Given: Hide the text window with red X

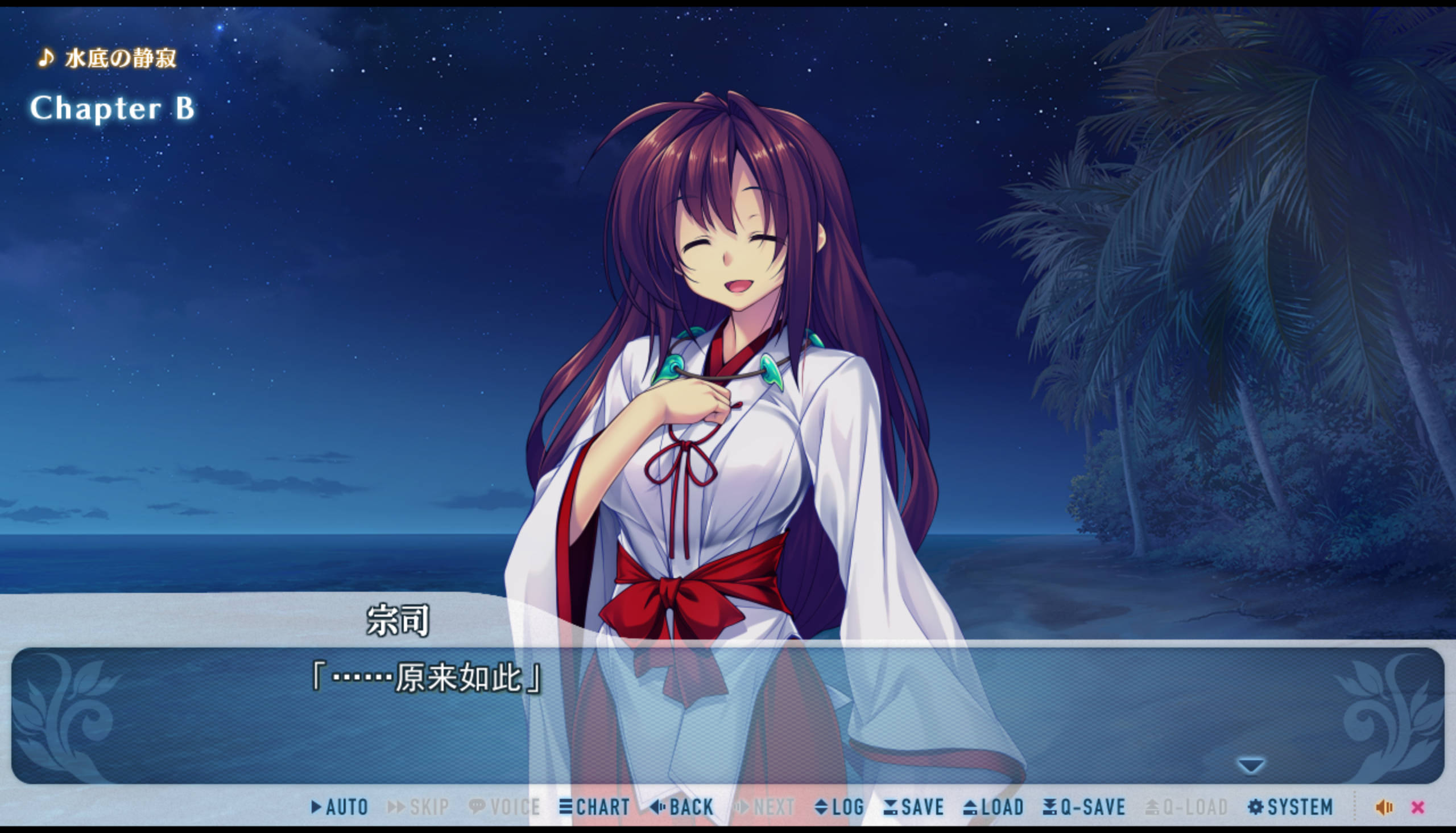Looking at the screenshot, I should pyautogui.click(x=1418, y=807).
